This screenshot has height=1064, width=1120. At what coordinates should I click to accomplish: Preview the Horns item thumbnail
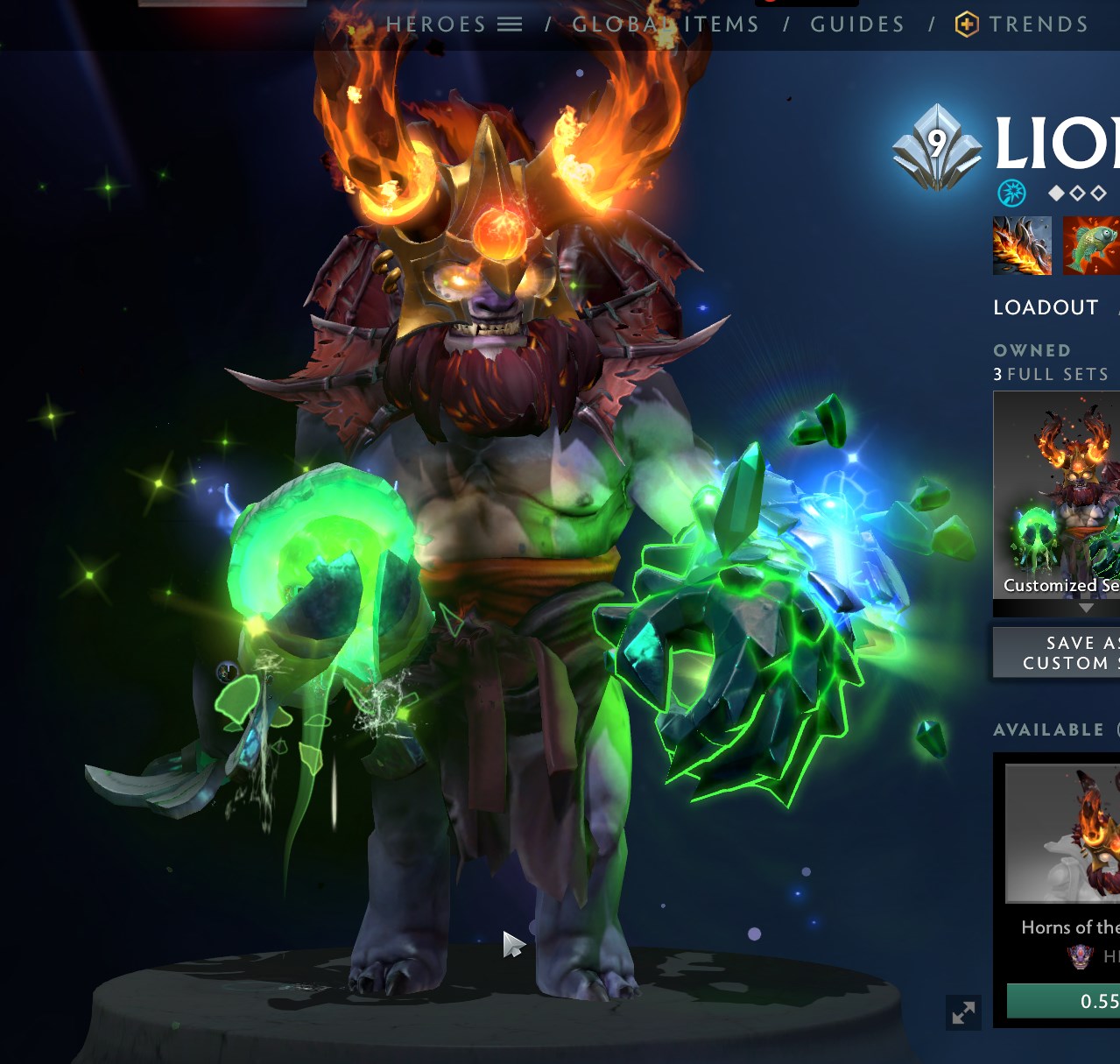(x=1063, y=833)
